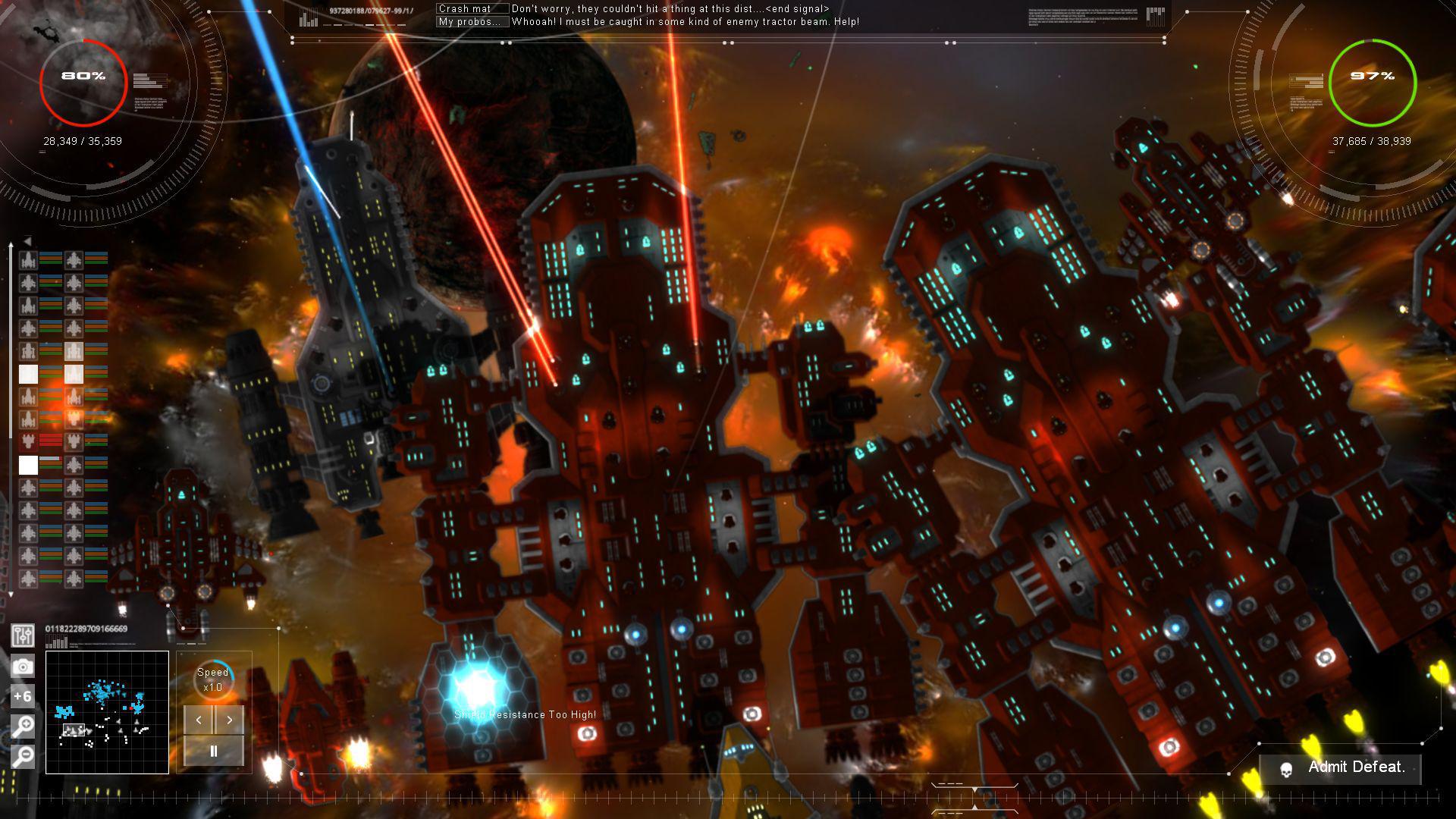Open the My probos message entry
Viewport: 1456px width, 819px height.
coord(470,22)
